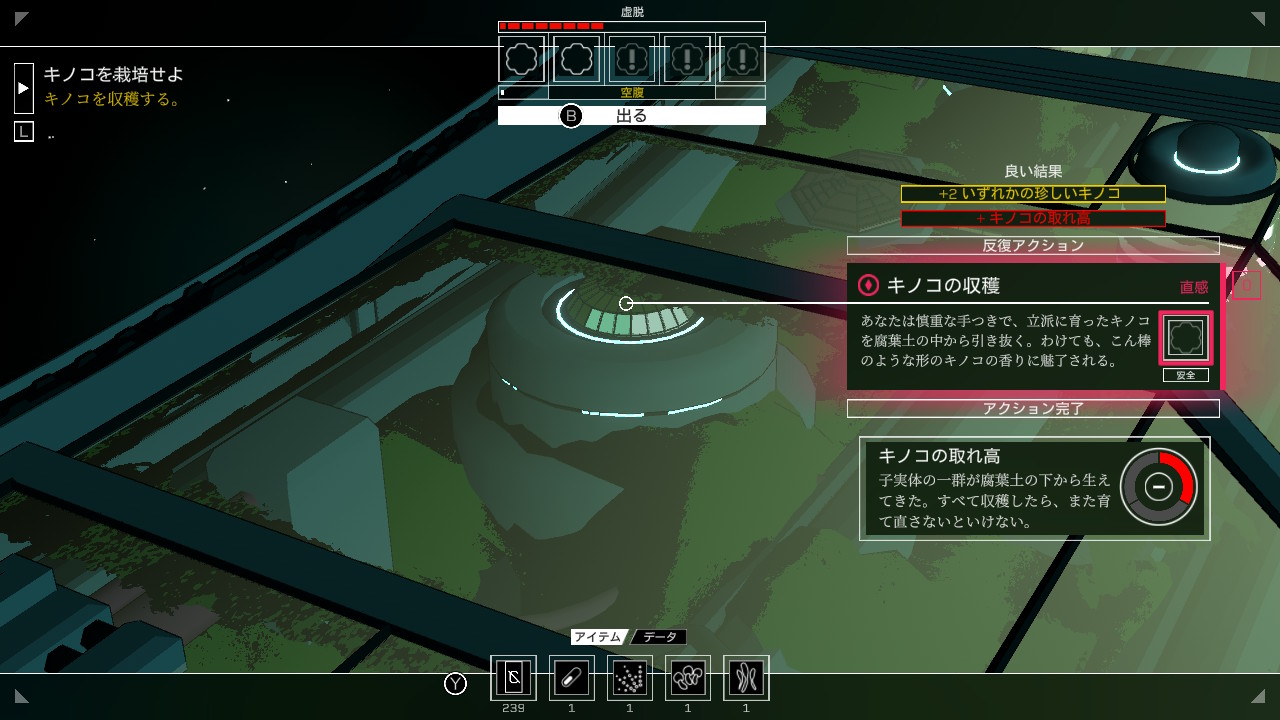Select the キノコを栽培せよ objective tracker
The width and height of the screenshot is (1280, 720).
(x=113, y=74)
